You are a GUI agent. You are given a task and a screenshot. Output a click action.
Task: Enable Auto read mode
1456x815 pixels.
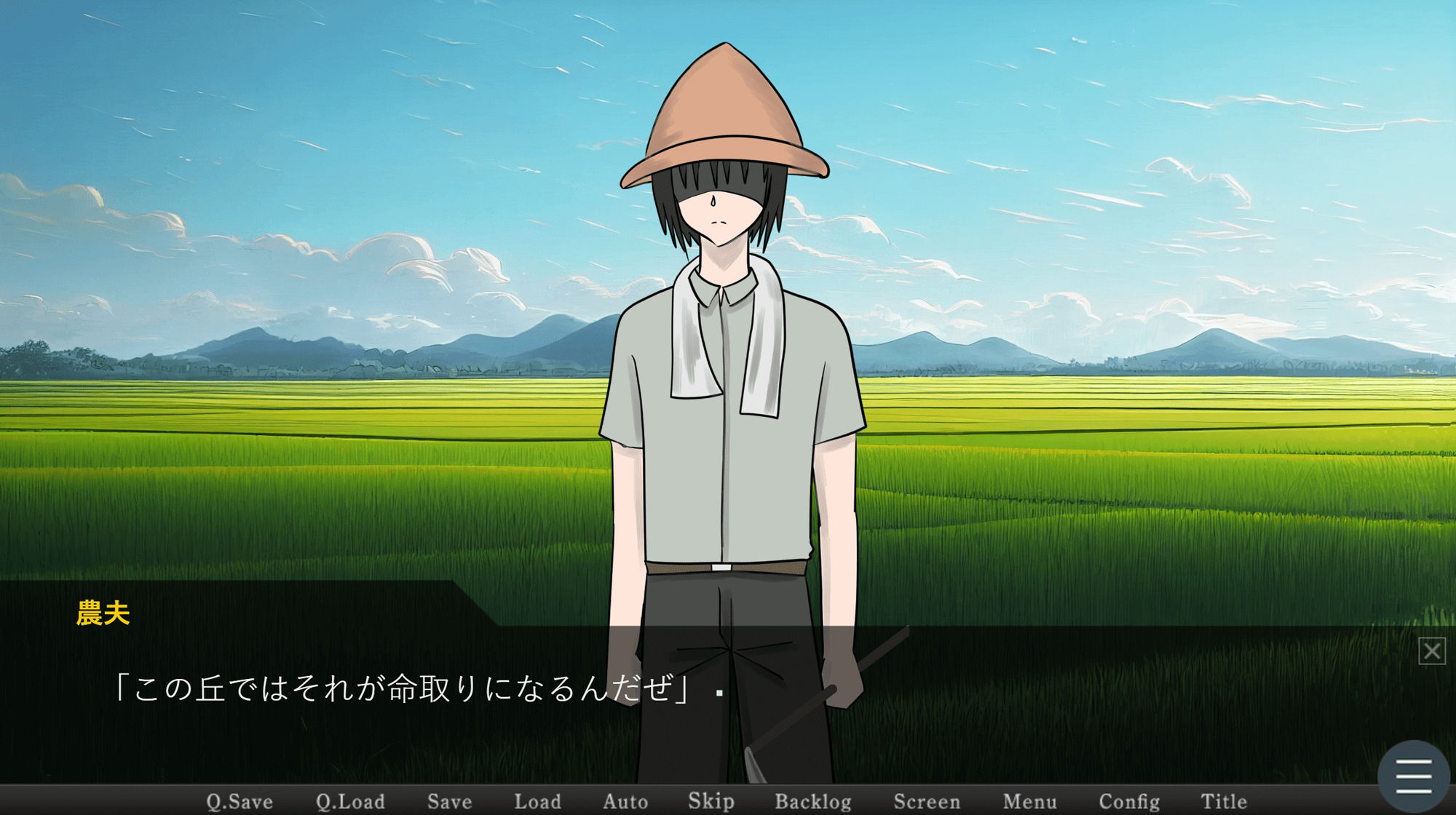pos(626,800)
